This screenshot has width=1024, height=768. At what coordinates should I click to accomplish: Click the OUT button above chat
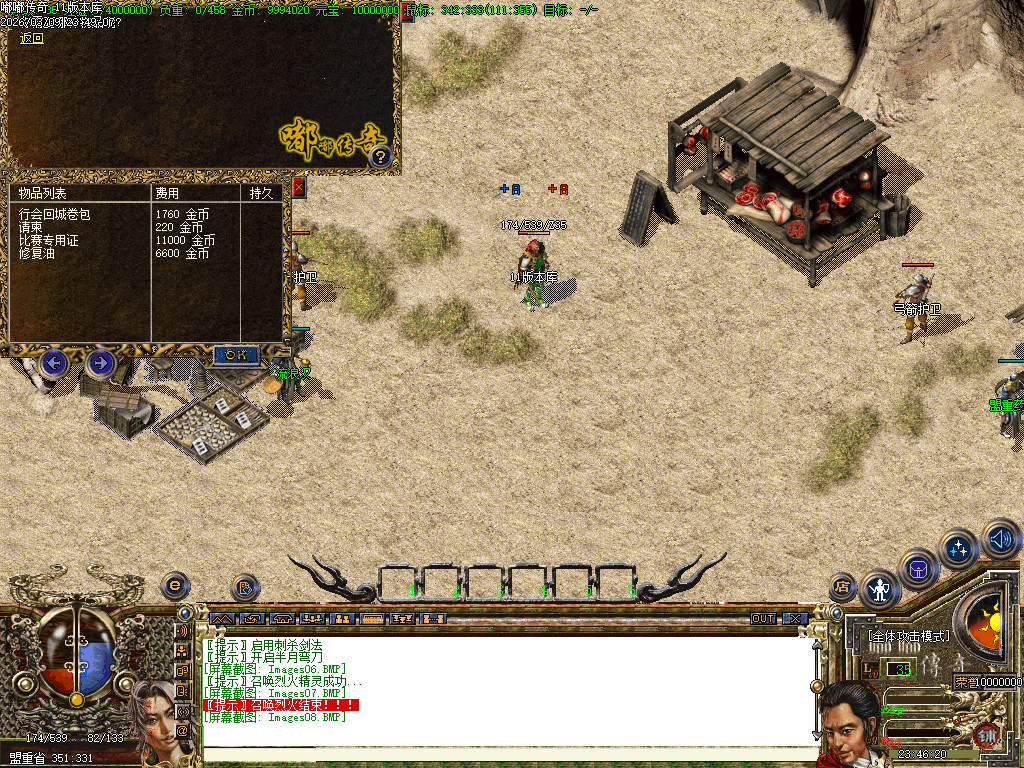coord(763,619)
